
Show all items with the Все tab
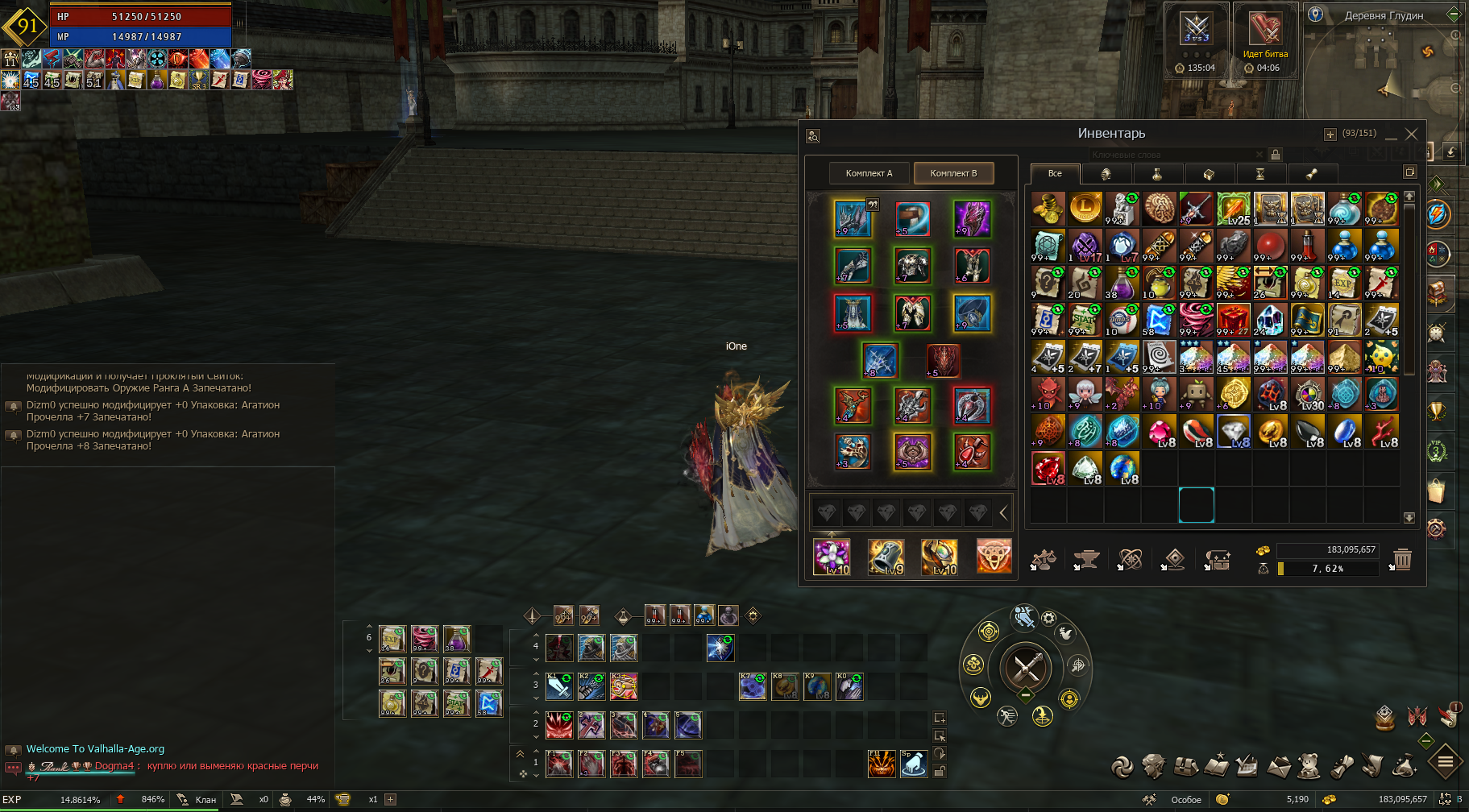click(1054, 173)
